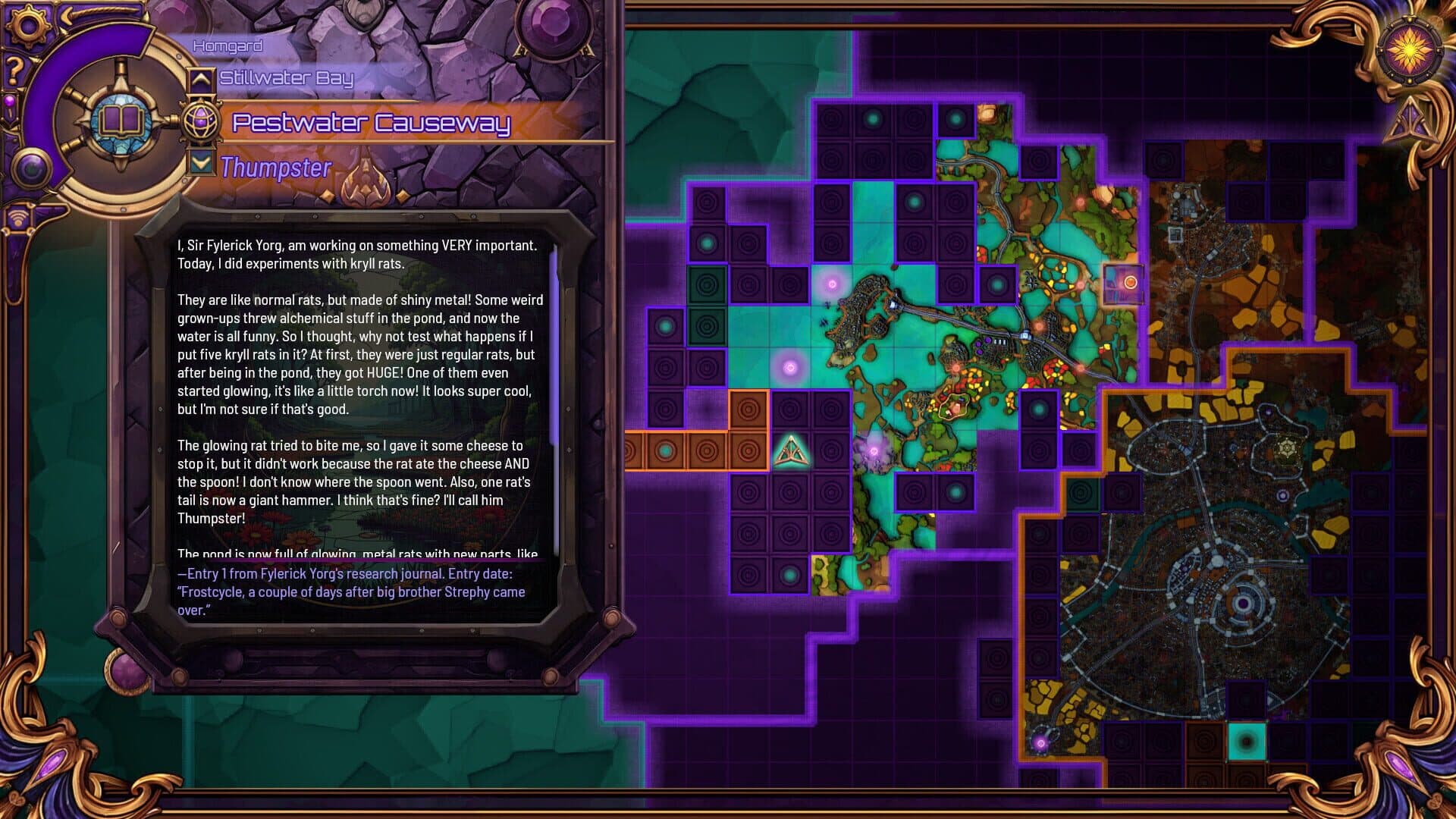Expand the Homgard region header
The image size is (1456, 819).
(x=227, y=45)
